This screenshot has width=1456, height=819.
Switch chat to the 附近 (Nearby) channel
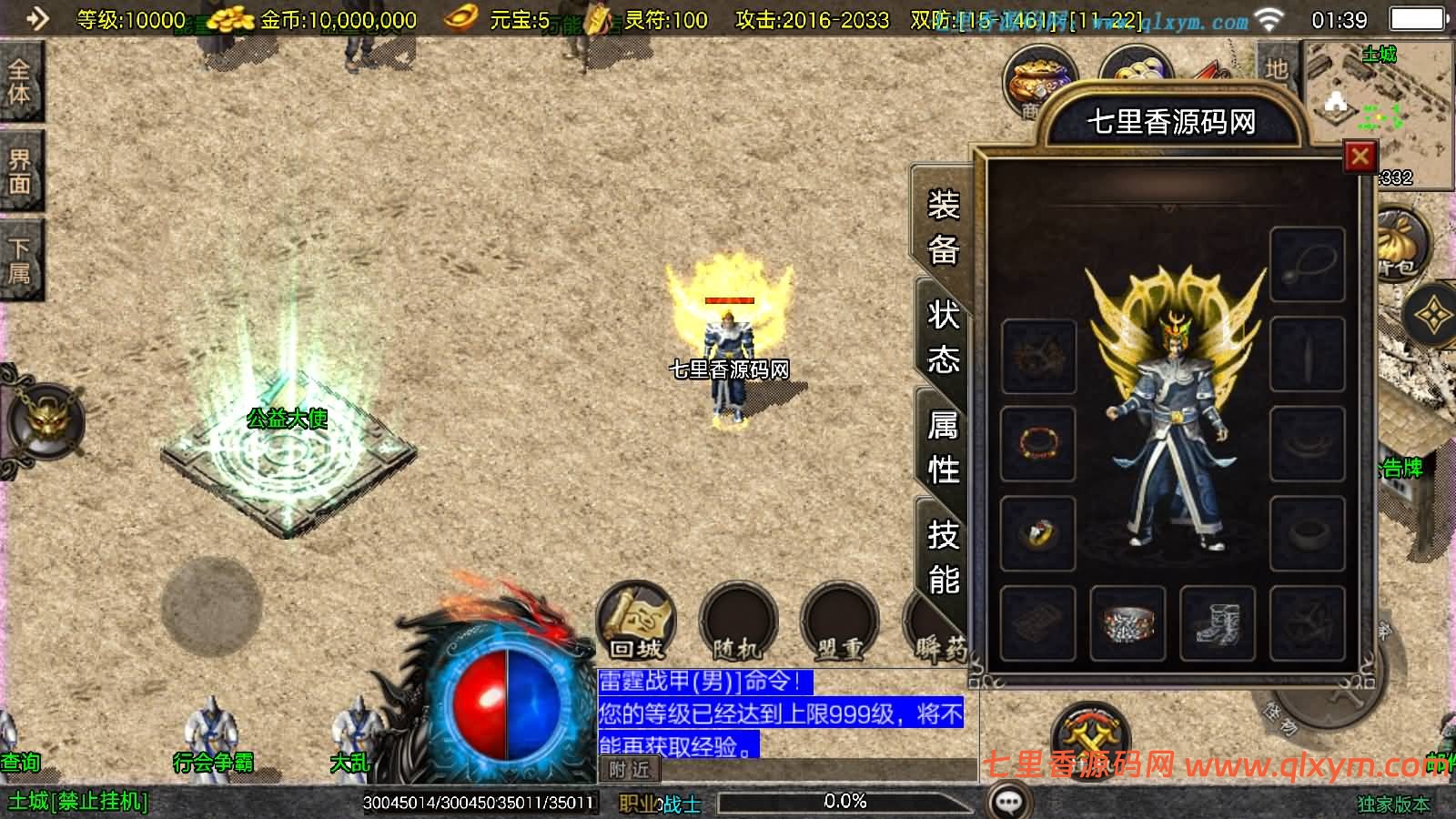tap(630, 770)
